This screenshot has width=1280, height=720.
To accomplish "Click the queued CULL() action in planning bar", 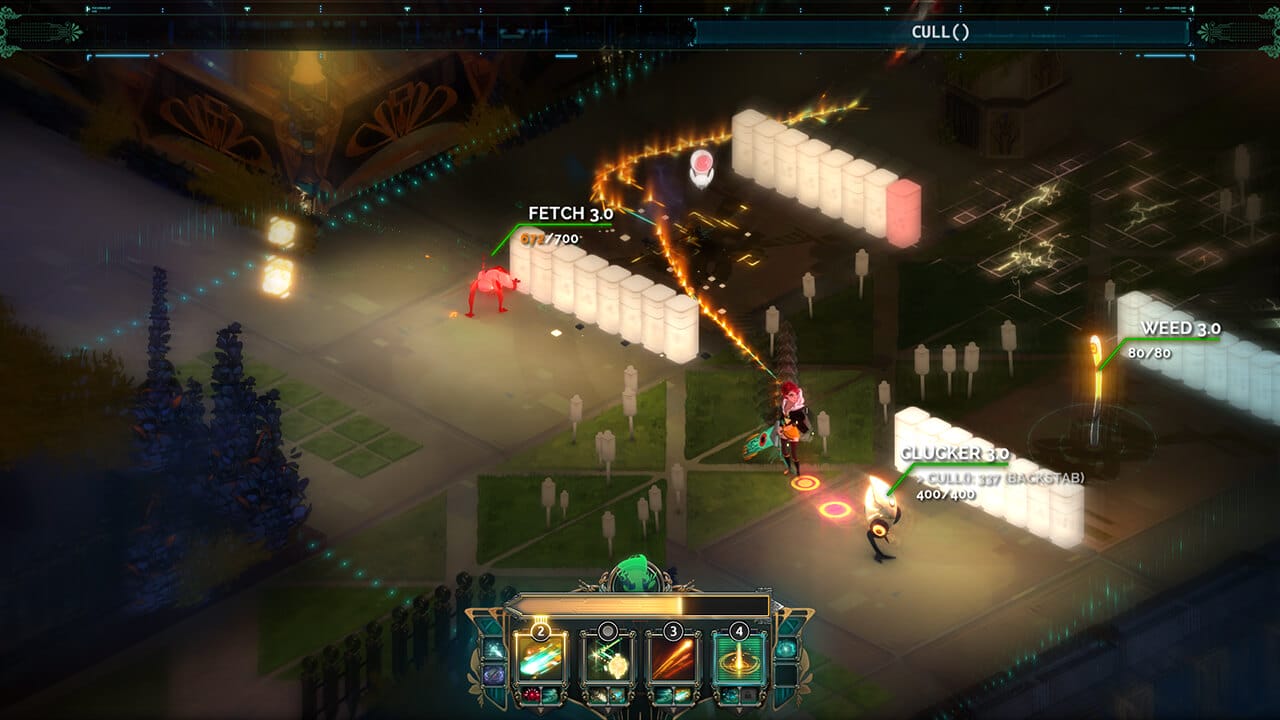I will (x=940, y=32).
